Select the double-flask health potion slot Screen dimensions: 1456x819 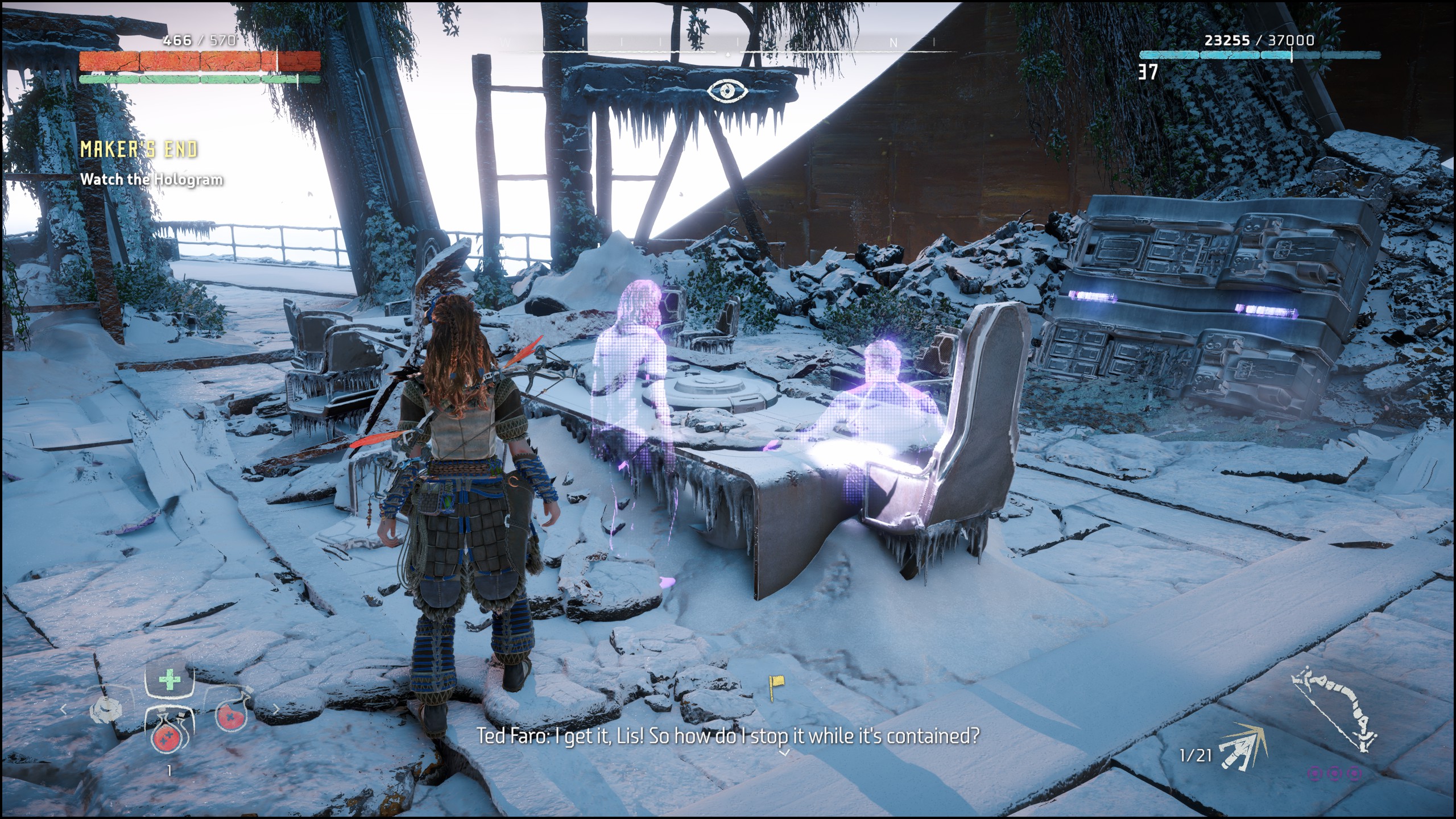(168, 730)
